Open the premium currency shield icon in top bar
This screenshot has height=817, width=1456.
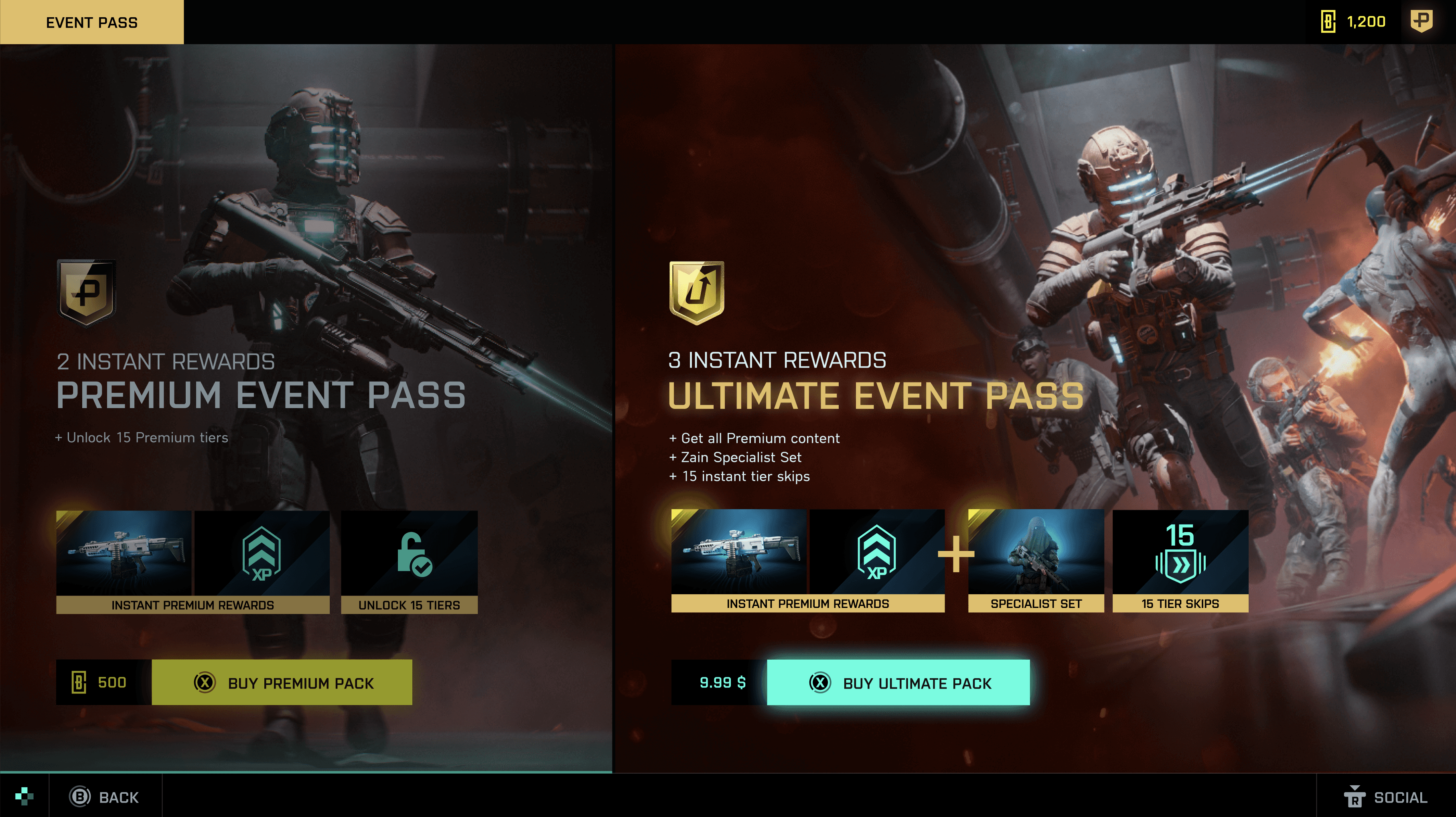[1421, 22]
